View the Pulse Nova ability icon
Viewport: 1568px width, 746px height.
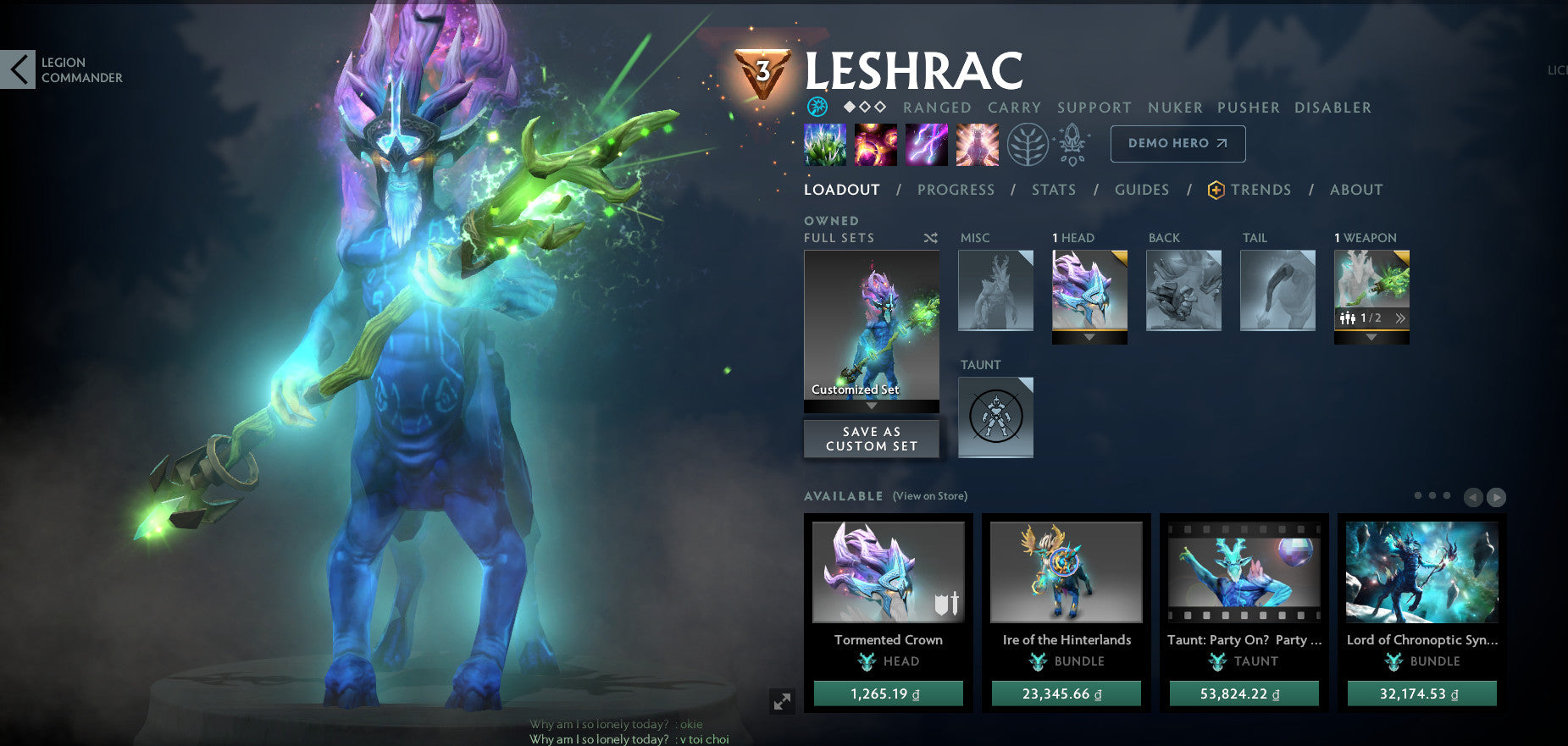(x=977, y=144)
